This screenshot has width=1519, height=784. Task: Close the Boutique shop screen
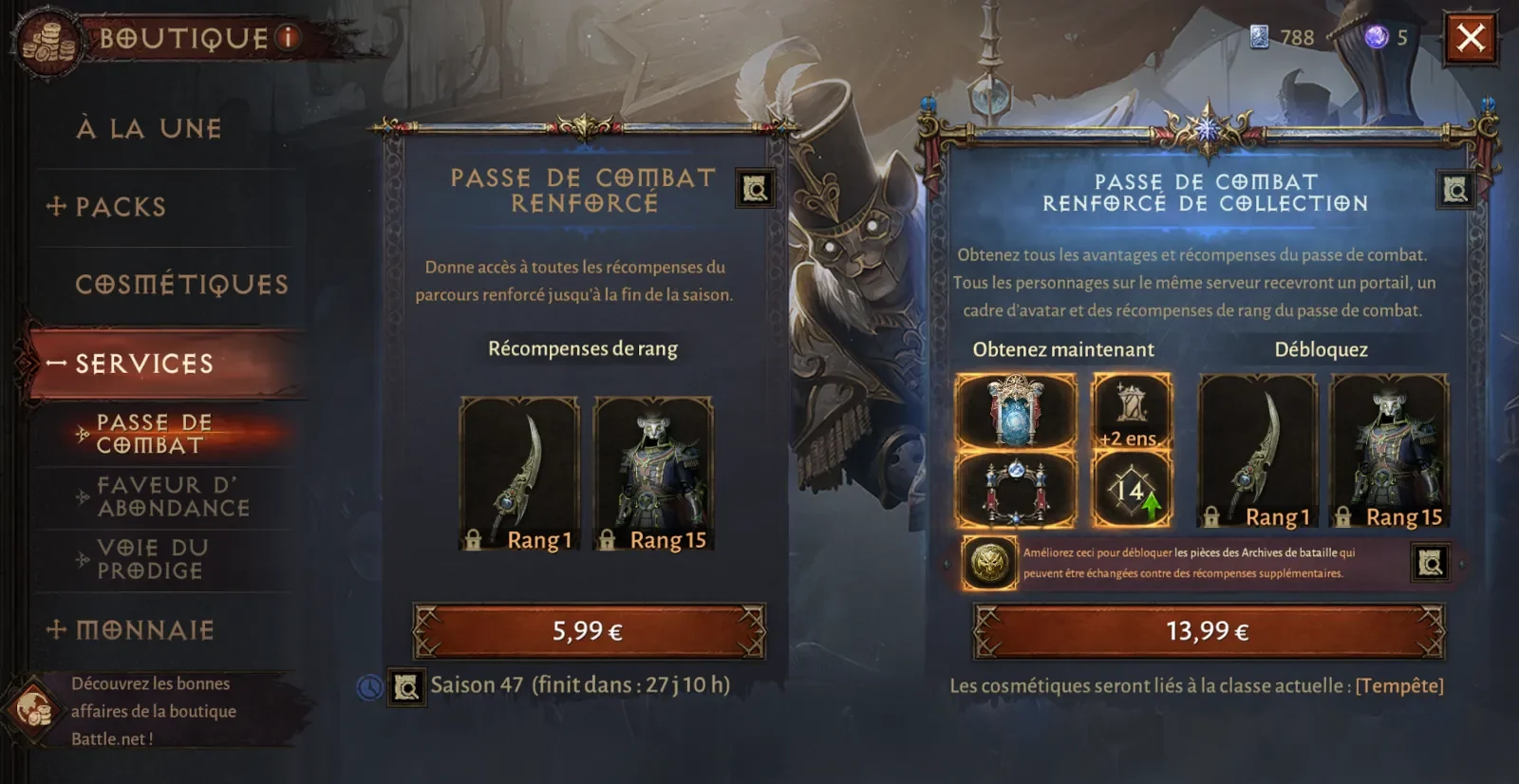(x=1471, y=38)
